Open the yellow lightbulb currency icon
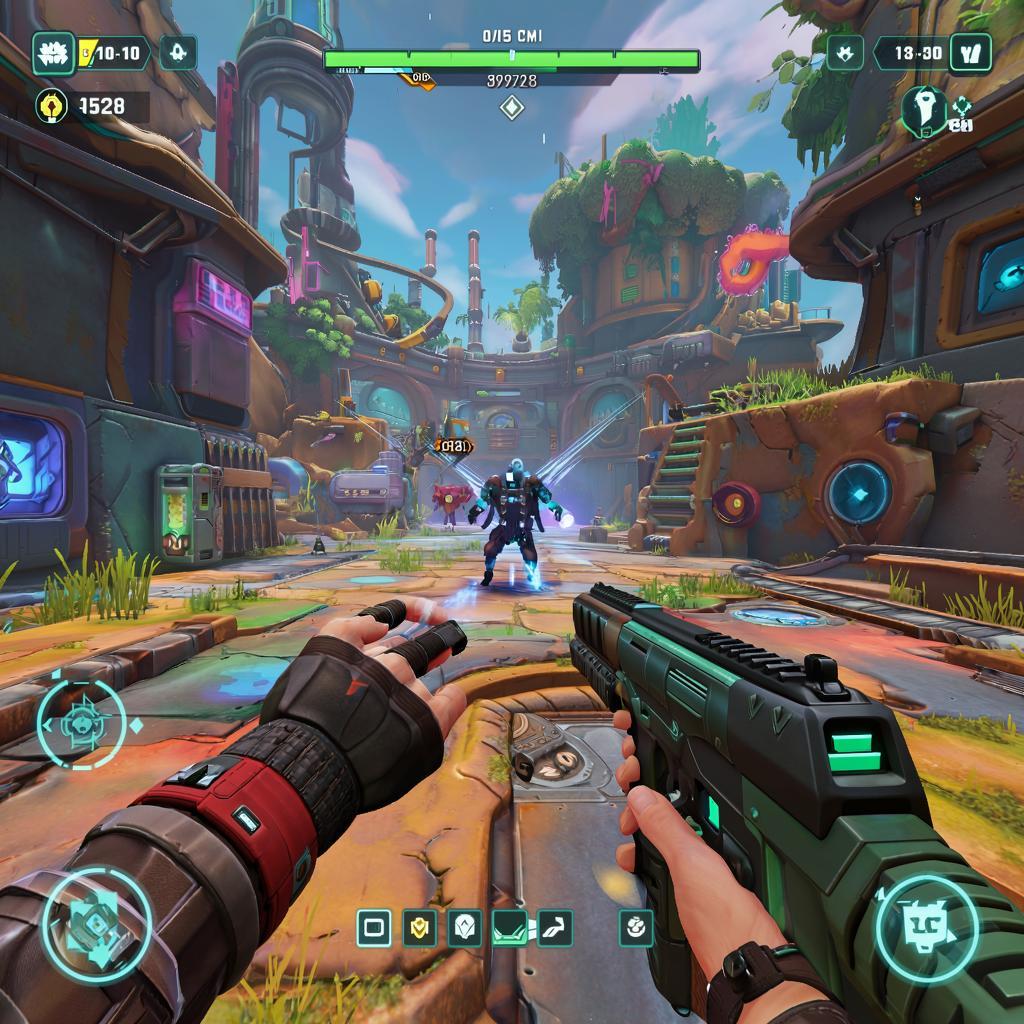This screenshot has width=1024, height=1024. (x=51, y=106)
